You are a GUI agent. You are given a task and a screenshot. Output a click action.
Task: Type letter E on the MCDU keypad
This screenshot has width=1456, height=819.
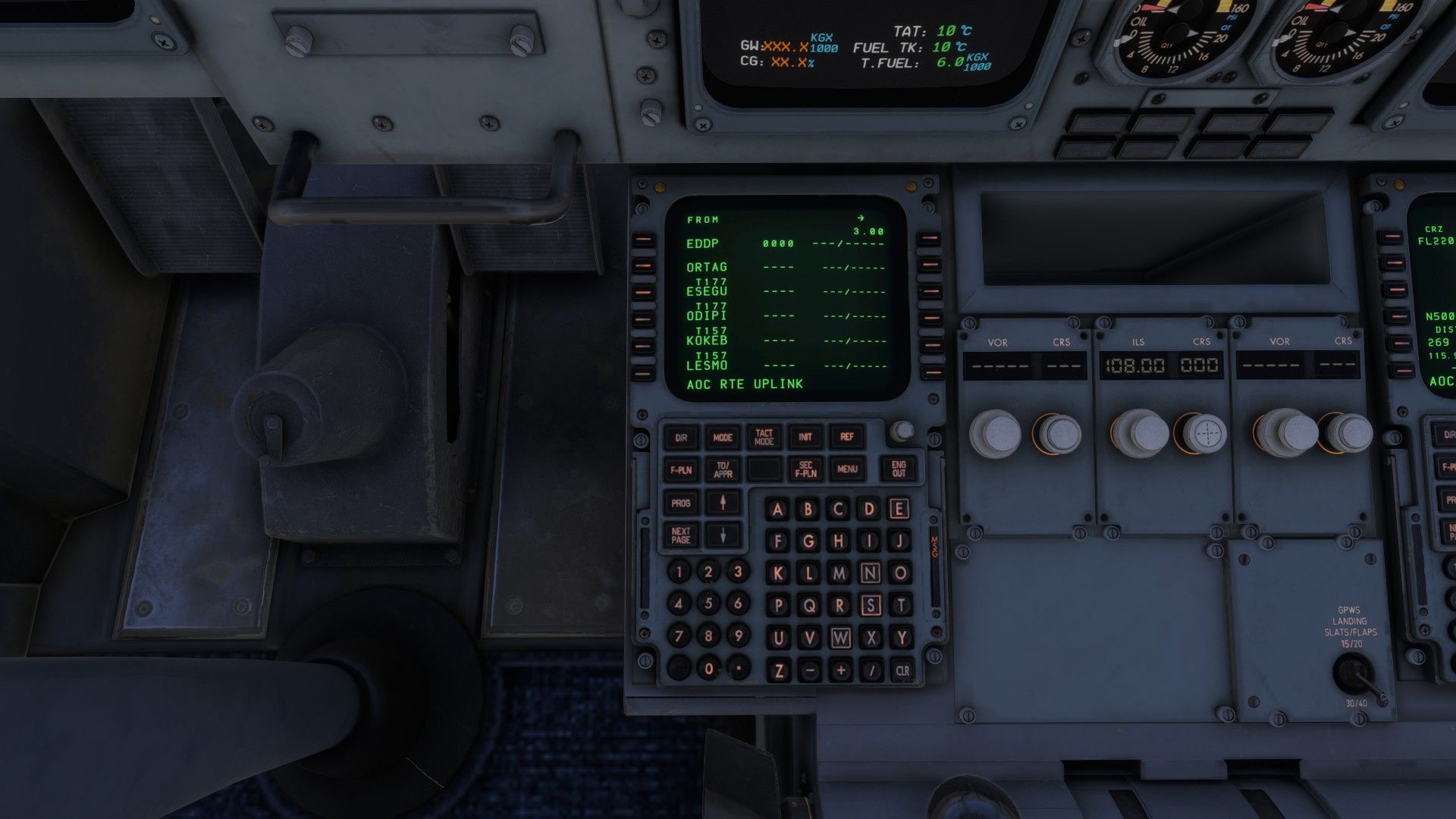point(899,509)
